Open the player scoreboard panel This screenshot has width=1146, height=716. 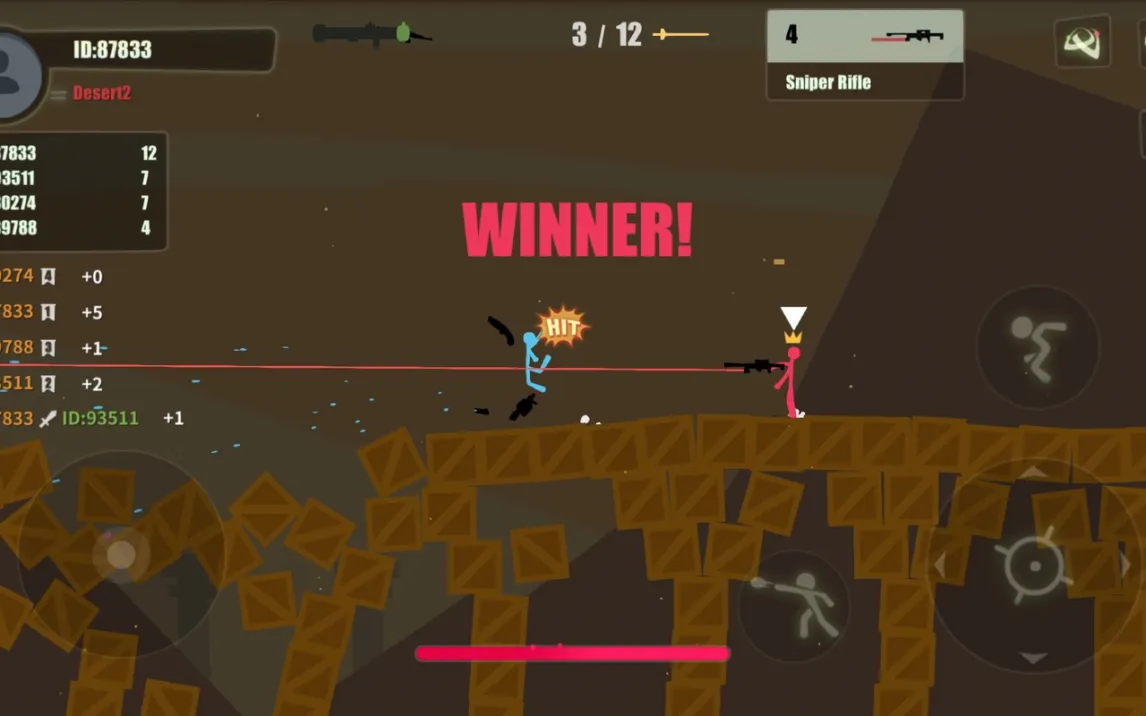tap(82, 191)
